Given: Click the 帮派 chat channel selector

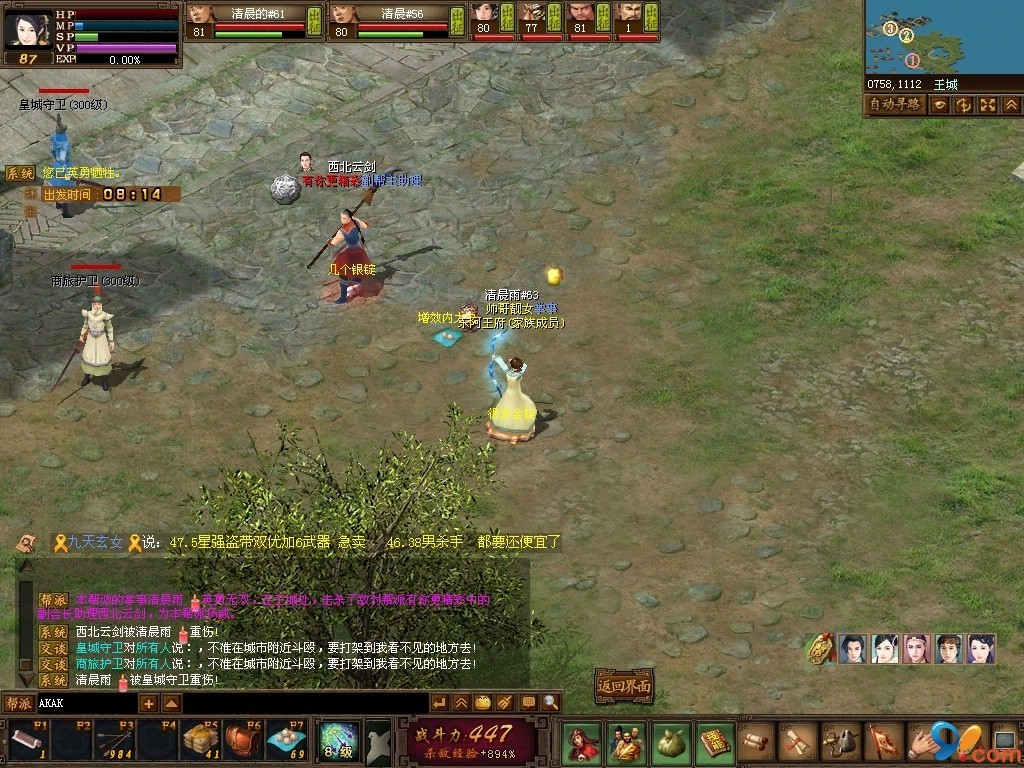Looking at the screenshot, I should (x=18, y=703).
